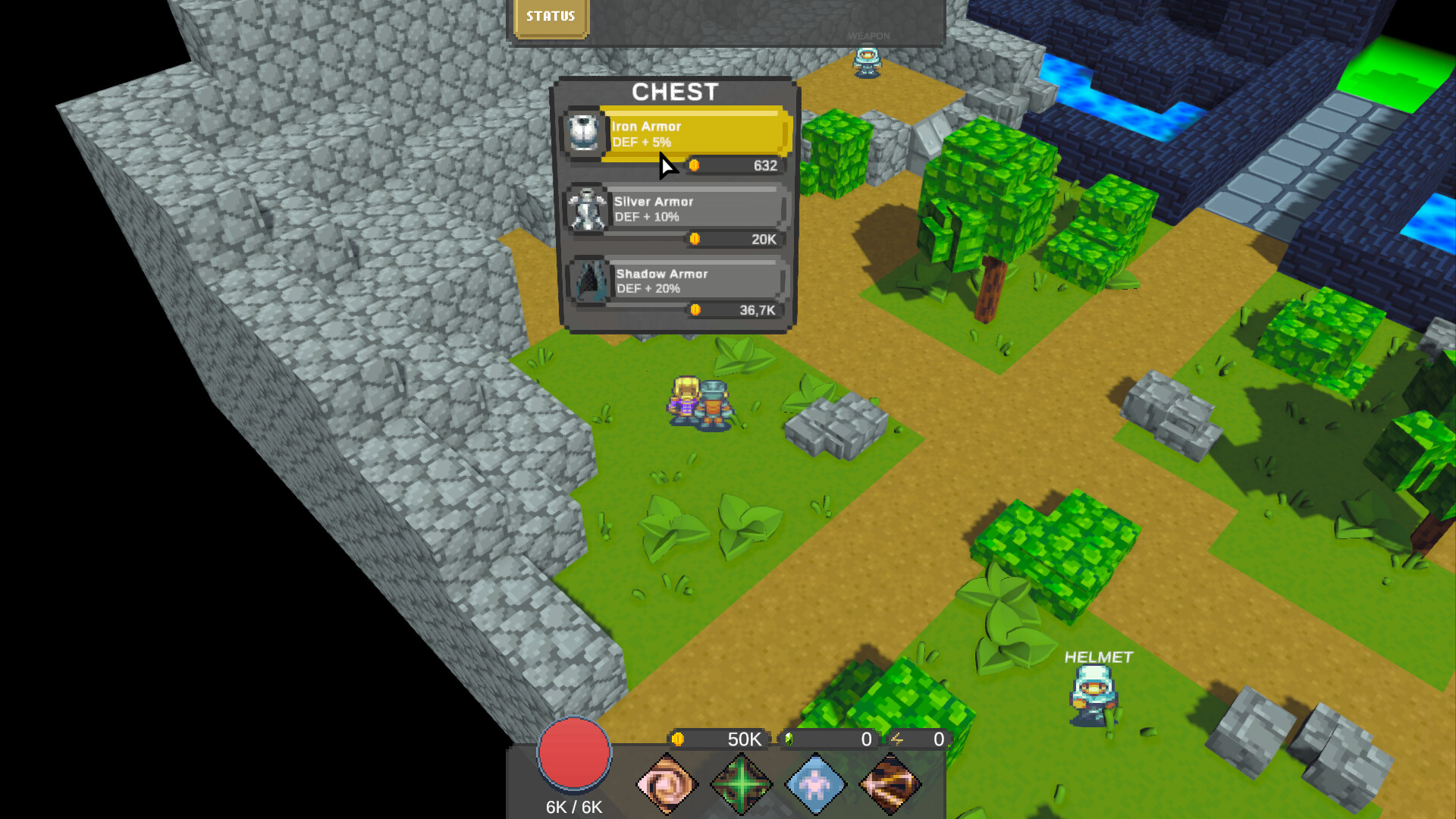Click the green gem currency icon
1456x819 pixels.
point(789,739)
